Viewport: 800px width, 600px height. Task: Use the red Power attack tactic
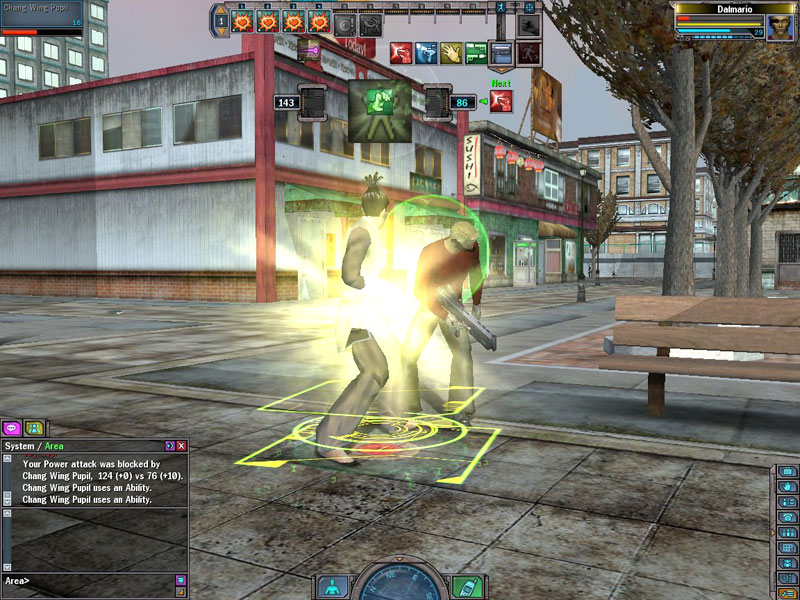click(401, 52)
